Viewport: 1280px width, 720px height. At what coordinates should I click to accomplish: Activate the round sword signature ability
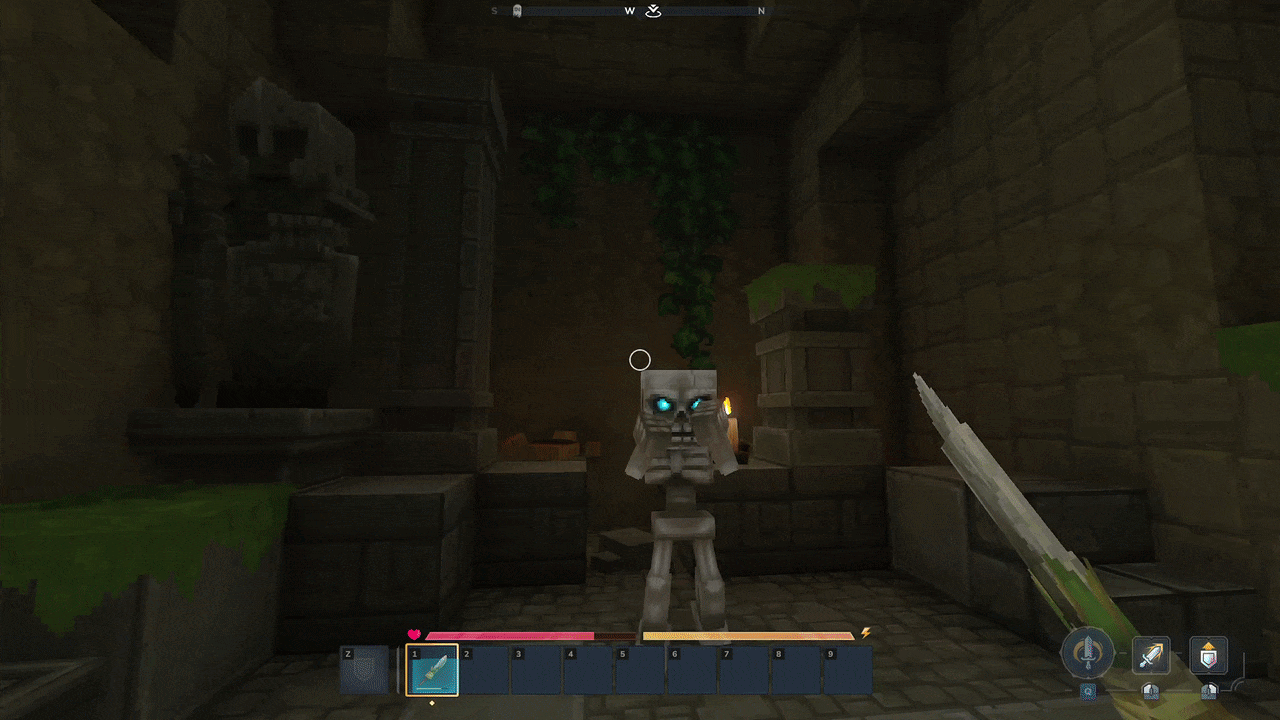1087,653
